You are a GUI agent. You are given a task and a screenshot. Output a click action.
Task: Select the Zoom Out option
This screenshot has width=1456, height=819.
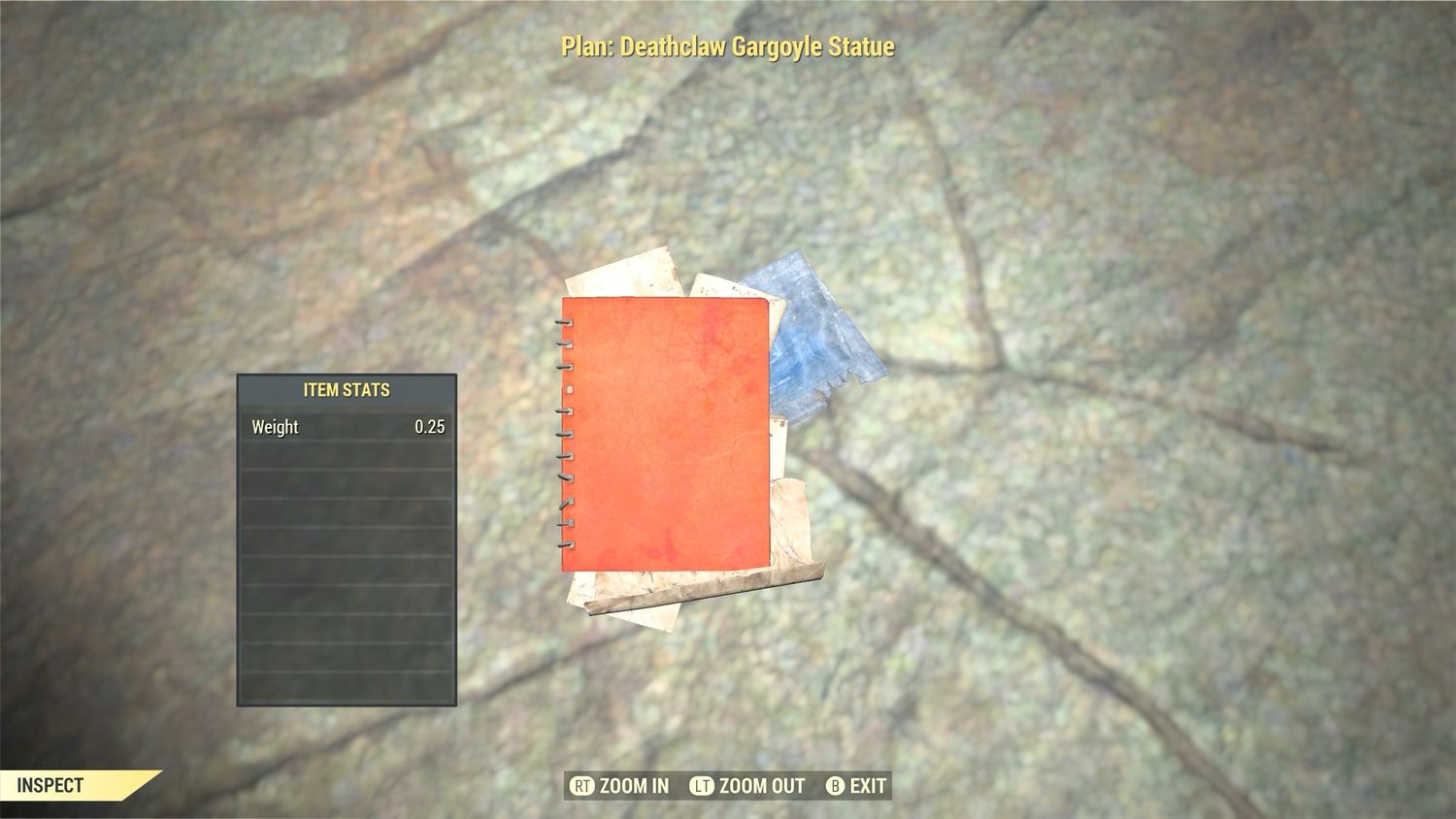tap(747, 786)
